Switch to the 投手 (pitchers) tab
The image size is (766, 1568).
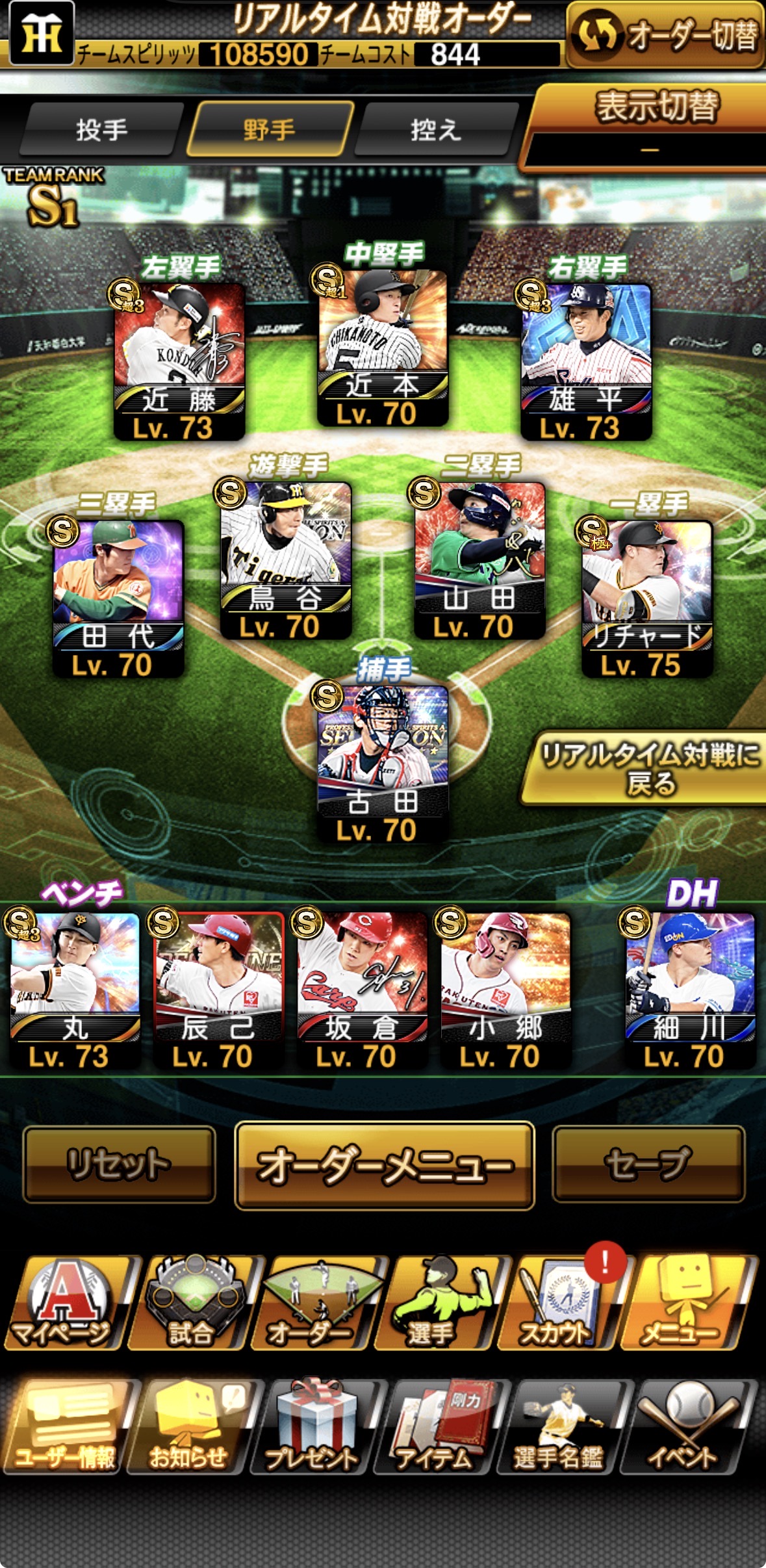(x=101, y=130)
